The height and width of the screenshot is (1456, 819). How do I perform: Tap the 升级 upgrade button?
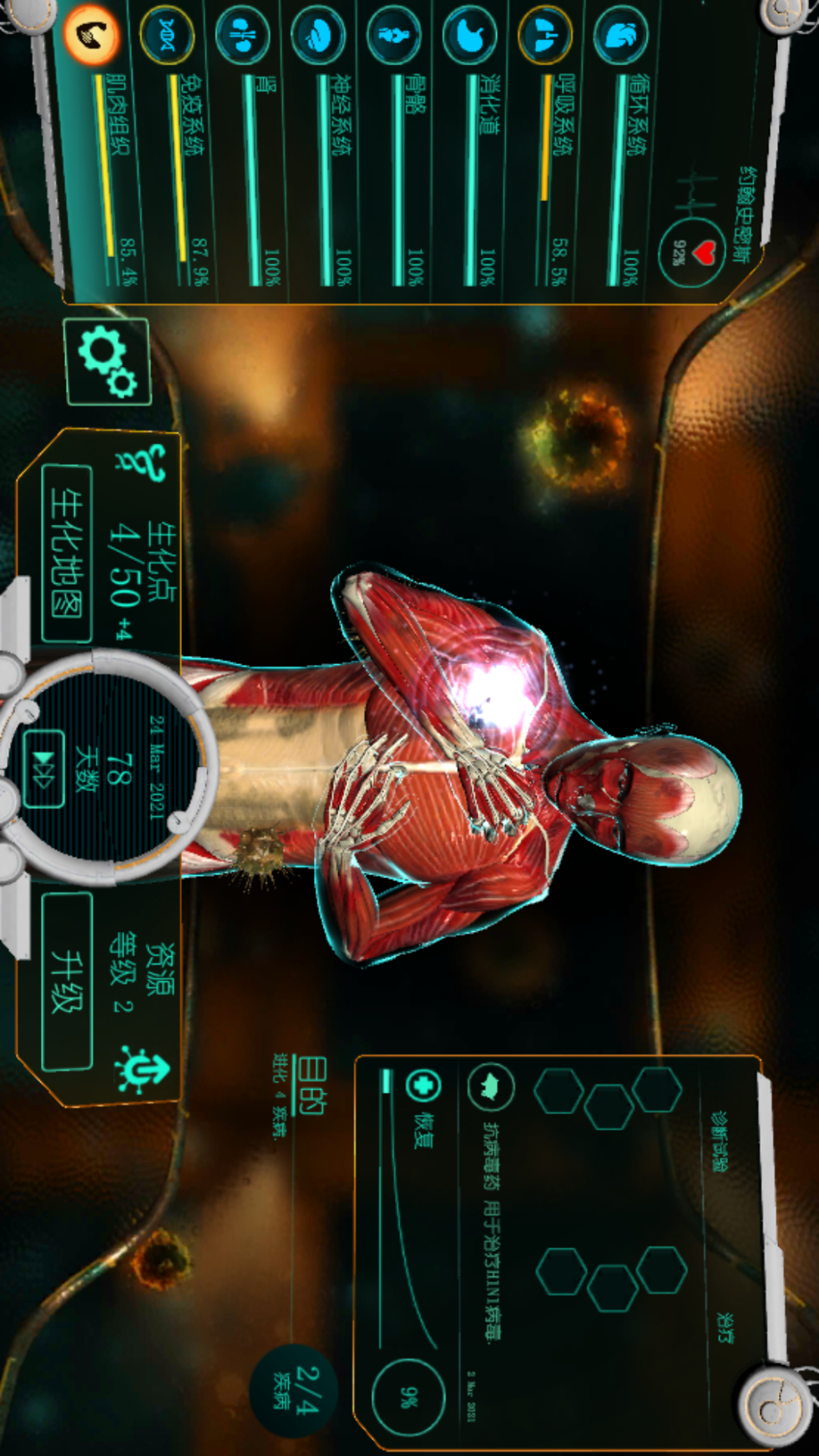pyautogui.click(x=67, y=980)
